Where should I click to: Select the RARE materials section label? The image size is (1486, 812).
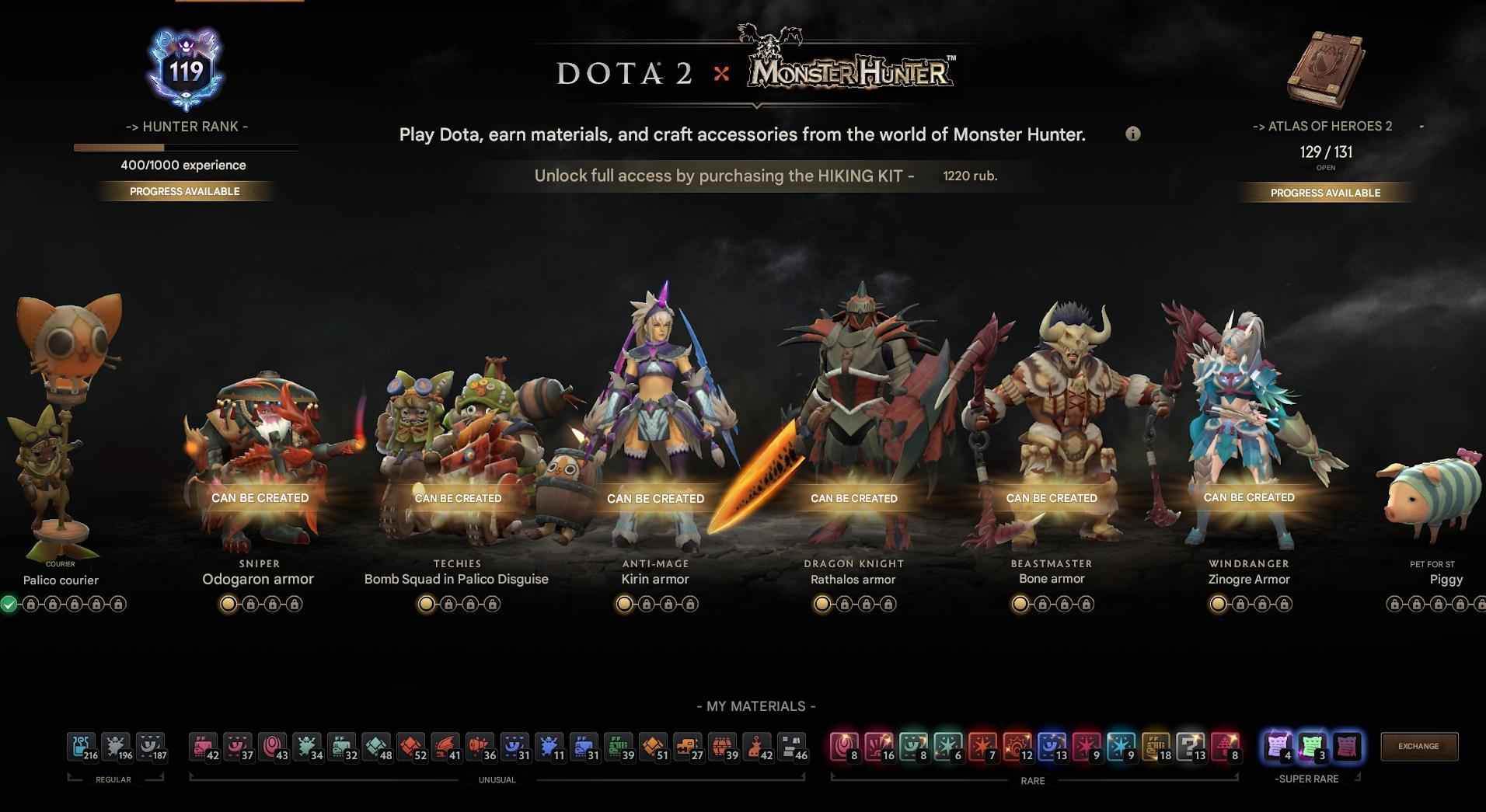coord(1031,780)
